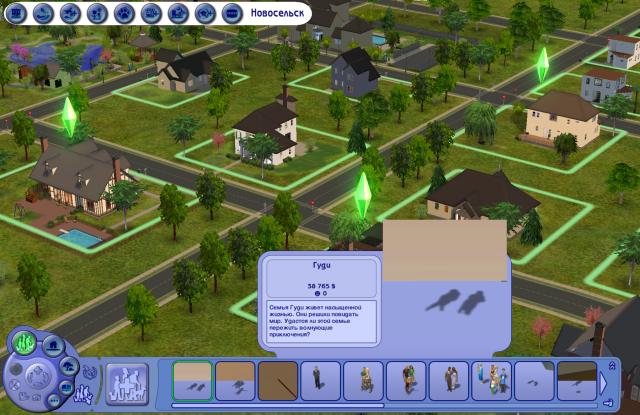Select the green-highlighted family thumbnail in the bin
The width and height of the screenshot is (640, 415).
click(x=191, y=379)
